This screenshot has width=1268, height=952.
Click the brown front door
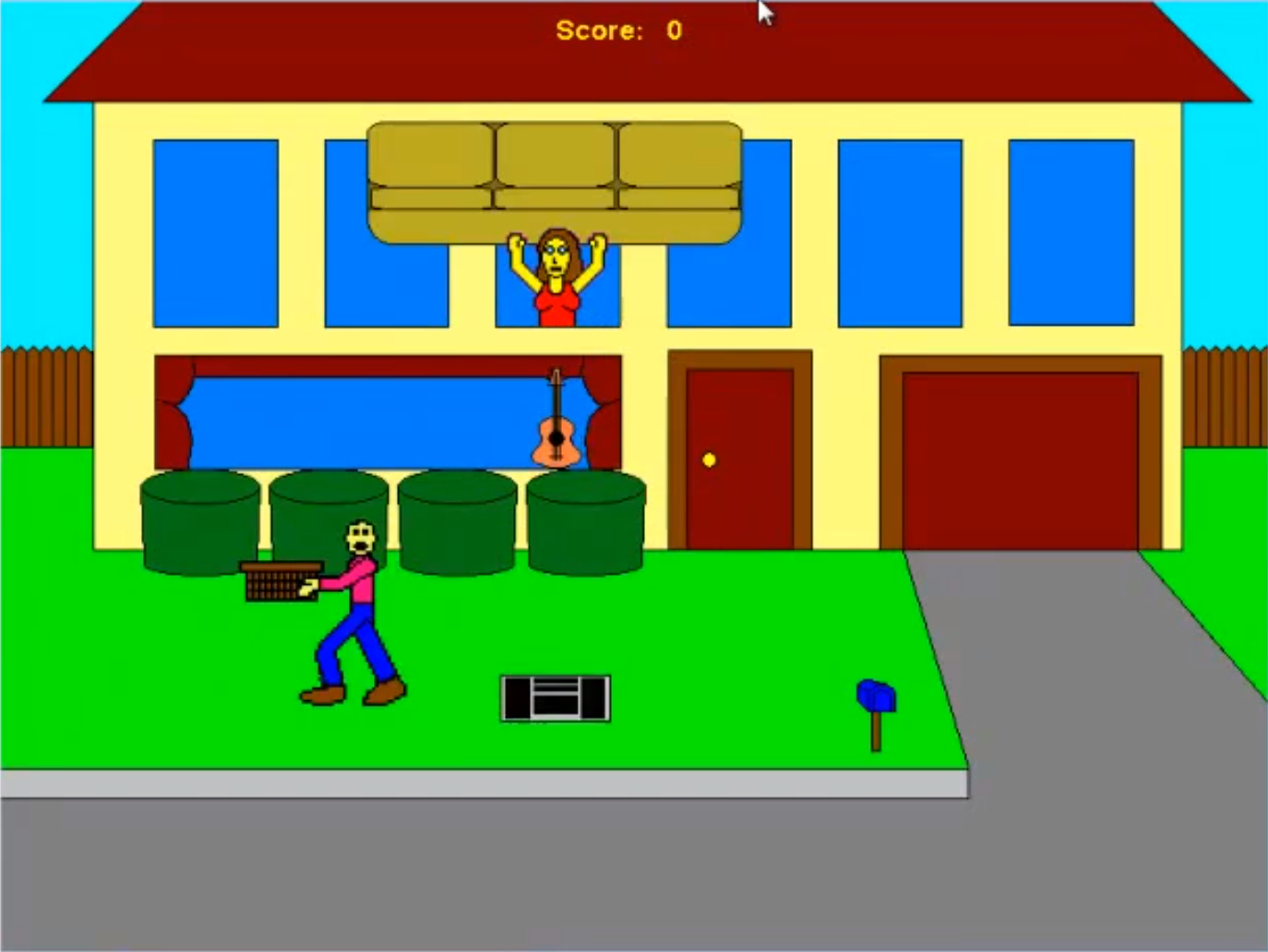(738, 443)
